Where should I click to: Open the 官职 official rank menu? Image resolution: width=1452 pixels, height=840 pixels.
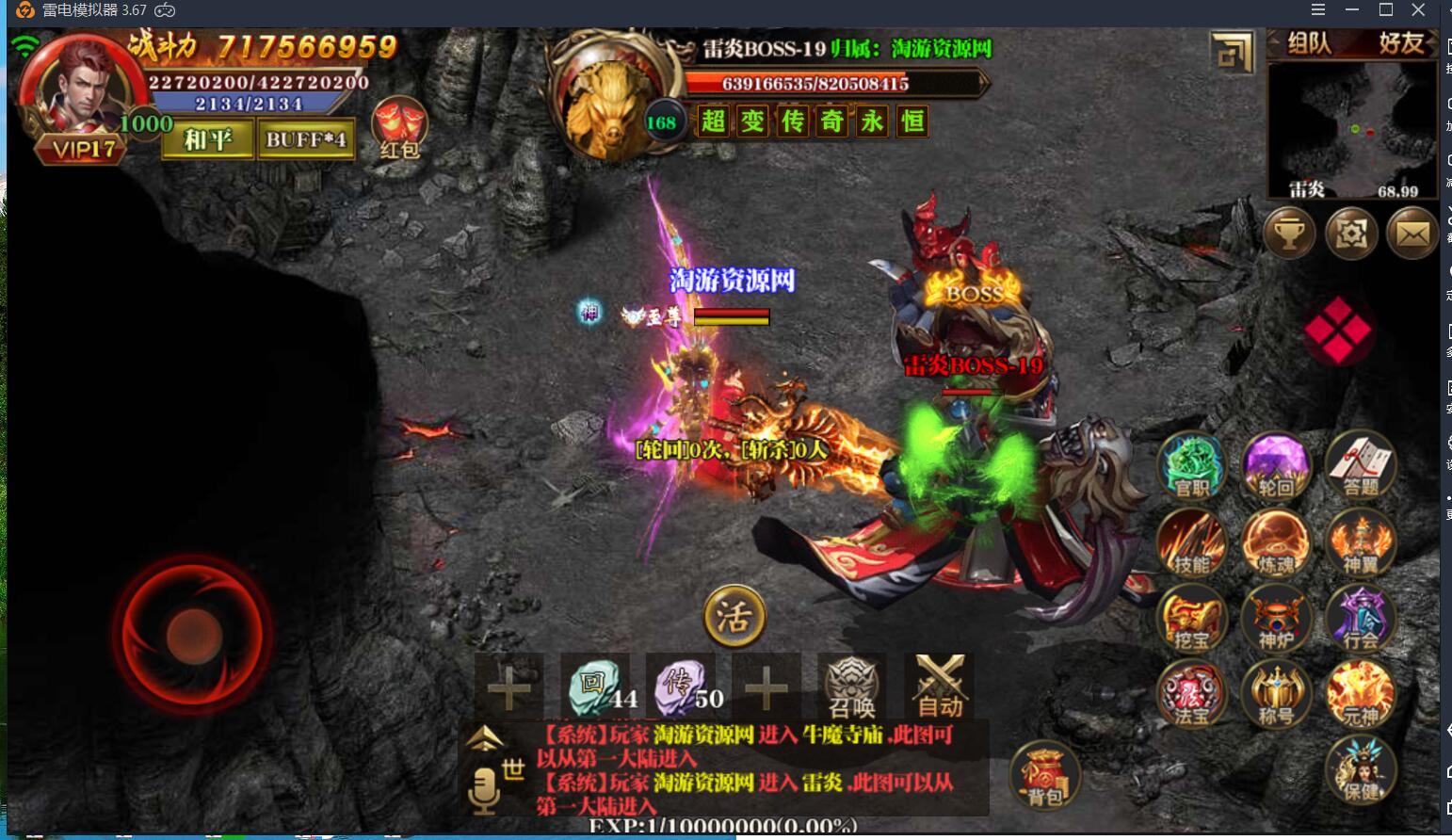[1192, 465]
